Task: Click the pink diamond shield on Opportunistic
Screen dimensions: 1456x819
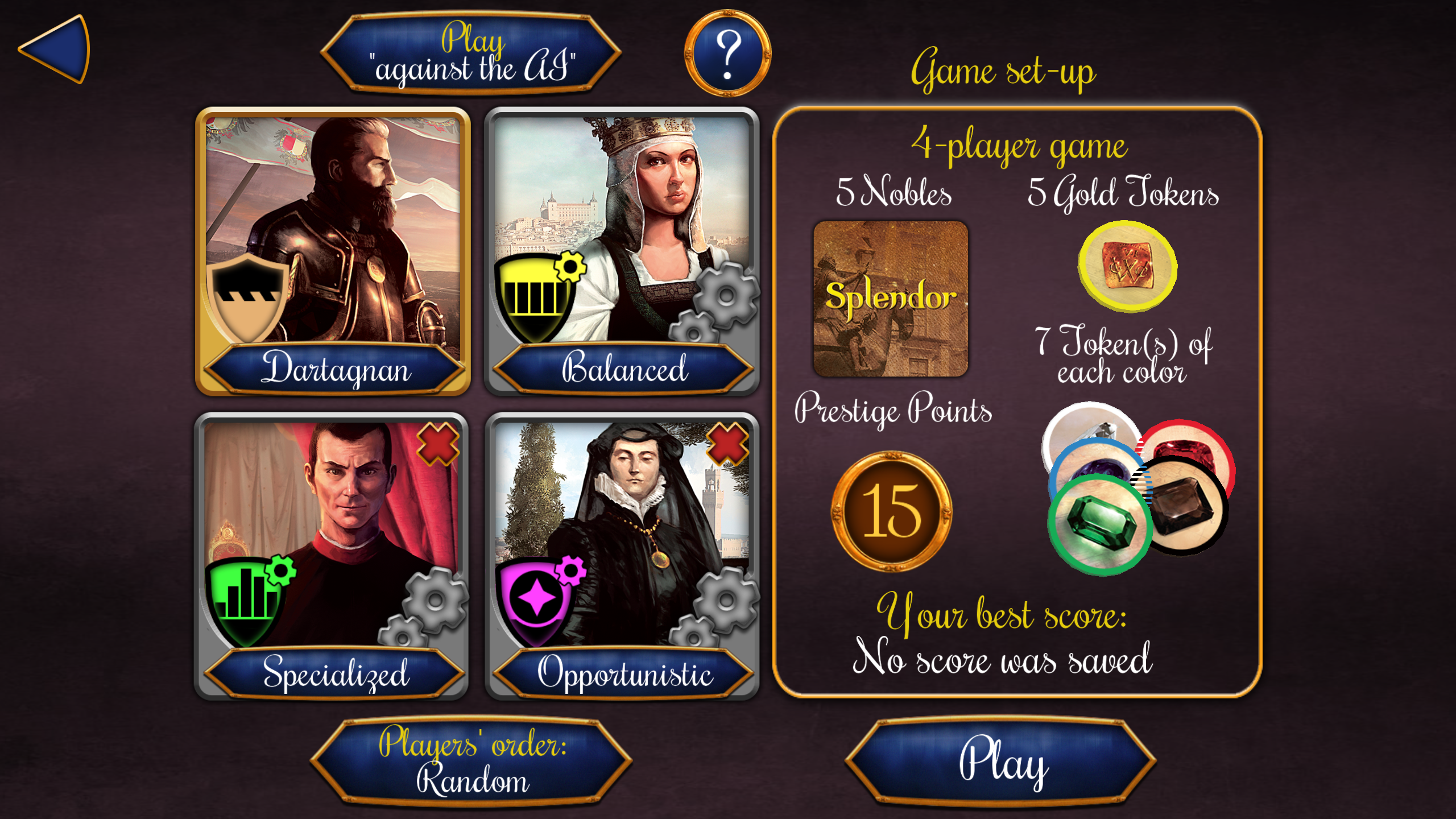Action: coord(537,597)
